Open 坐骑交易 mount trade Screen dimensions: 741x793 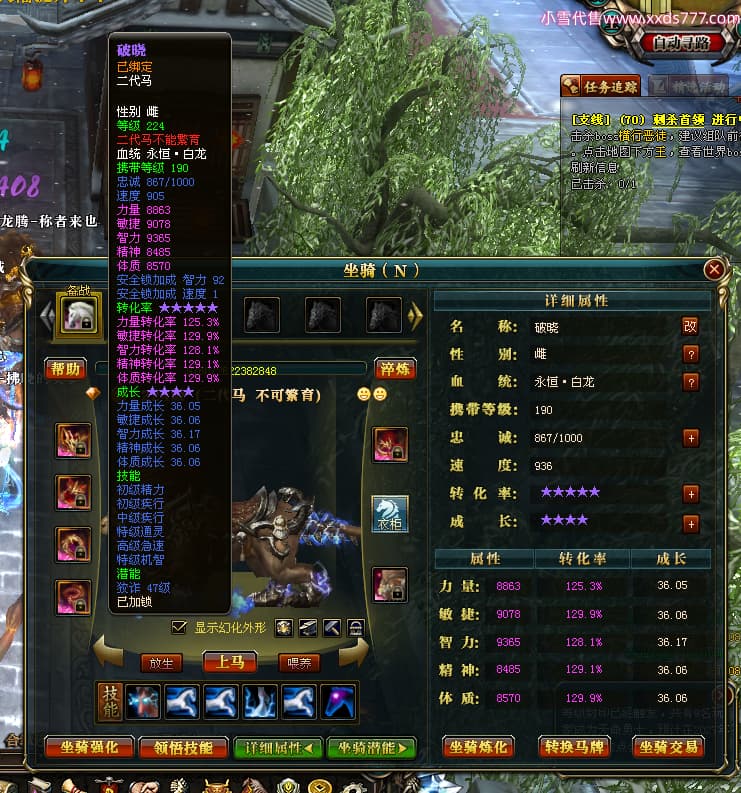pos(670,747)
